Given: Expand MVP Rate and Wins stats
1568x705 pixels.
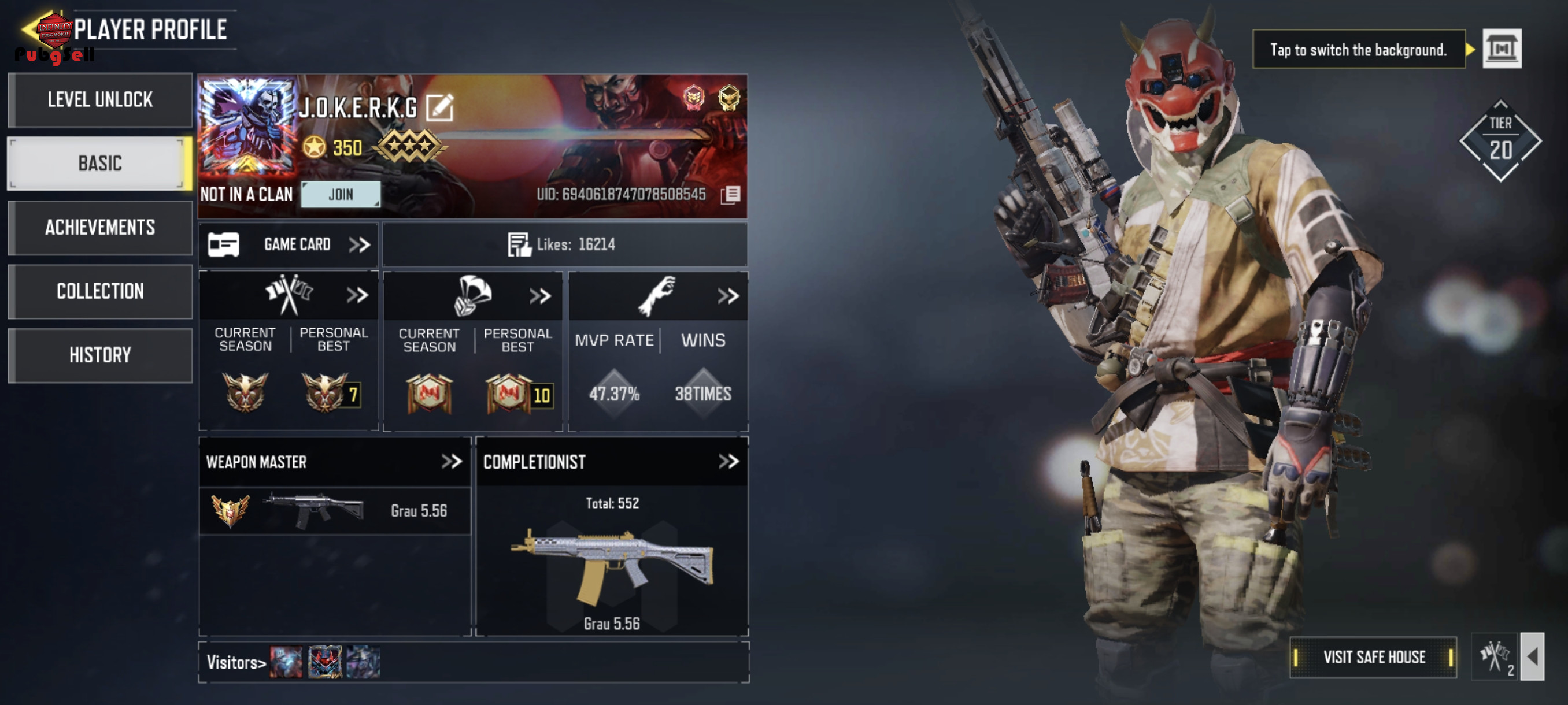Looking at the screenshot, I should 727,296.
